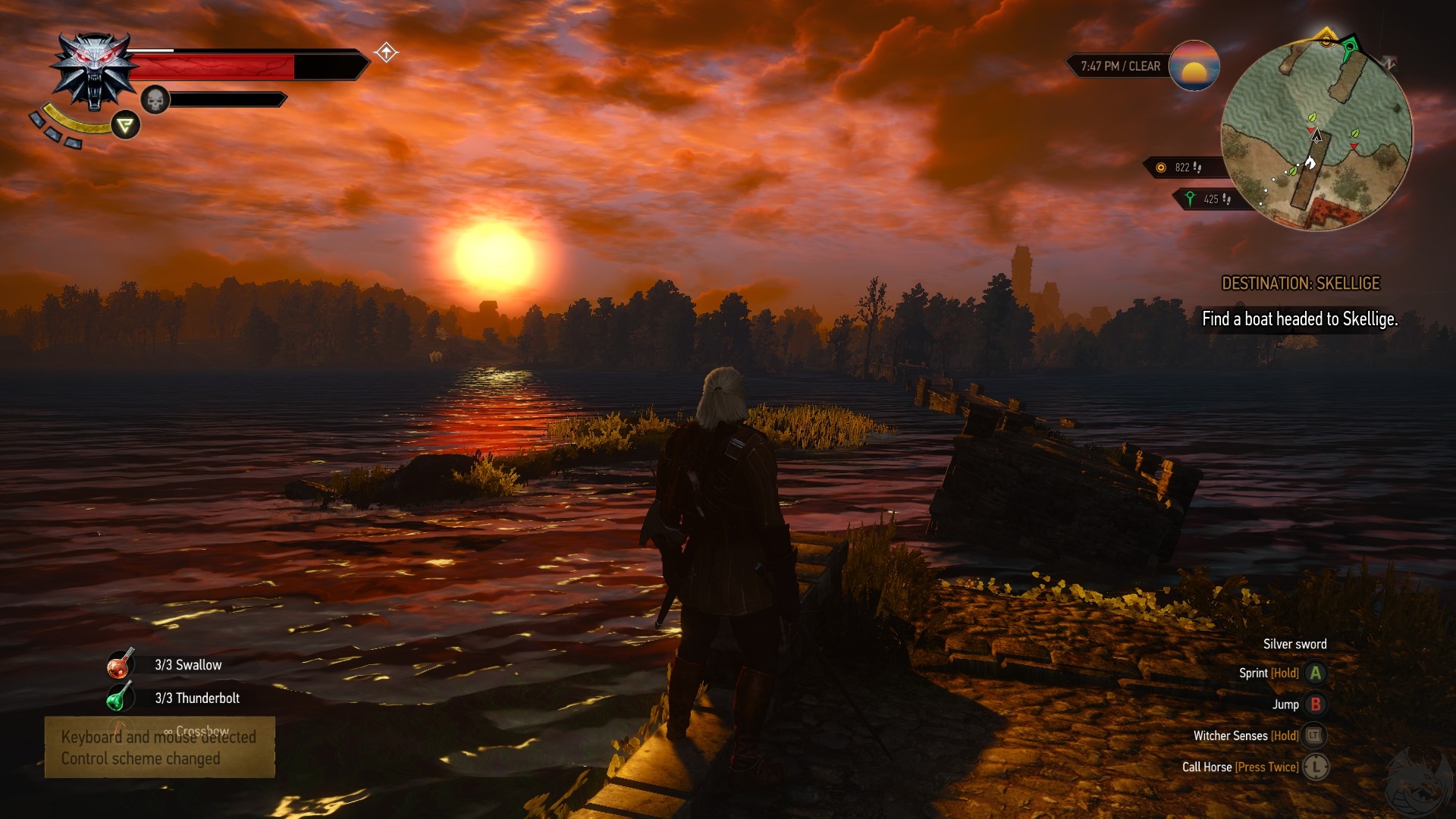Click the wolf medallion icon
Image resolution: width=1456 pixels, height=819 pixels.
(x=94, y=71)
